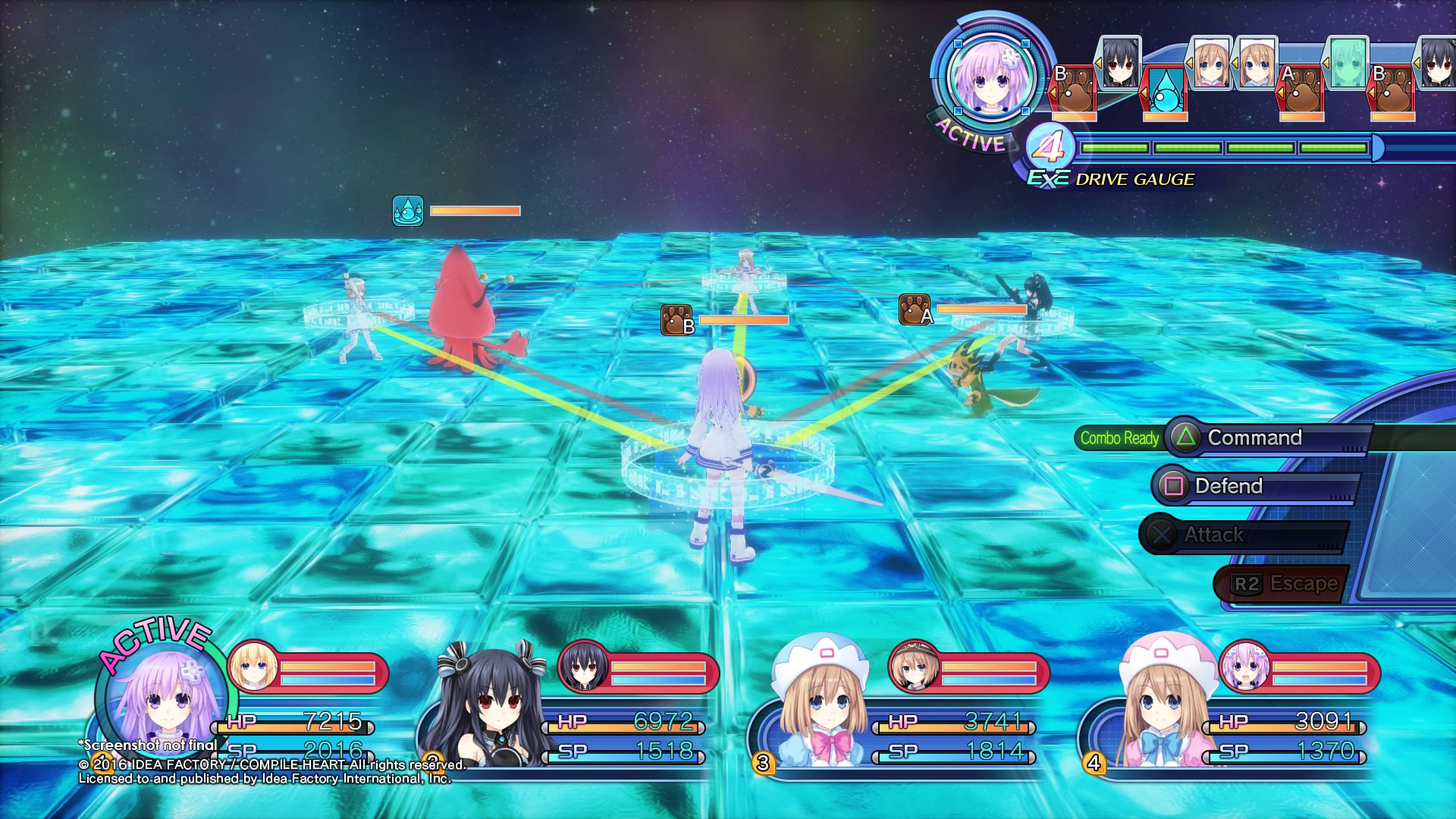
Task: Target the paw marker labeled A on battlefield
Action: (x=915, y=309)
